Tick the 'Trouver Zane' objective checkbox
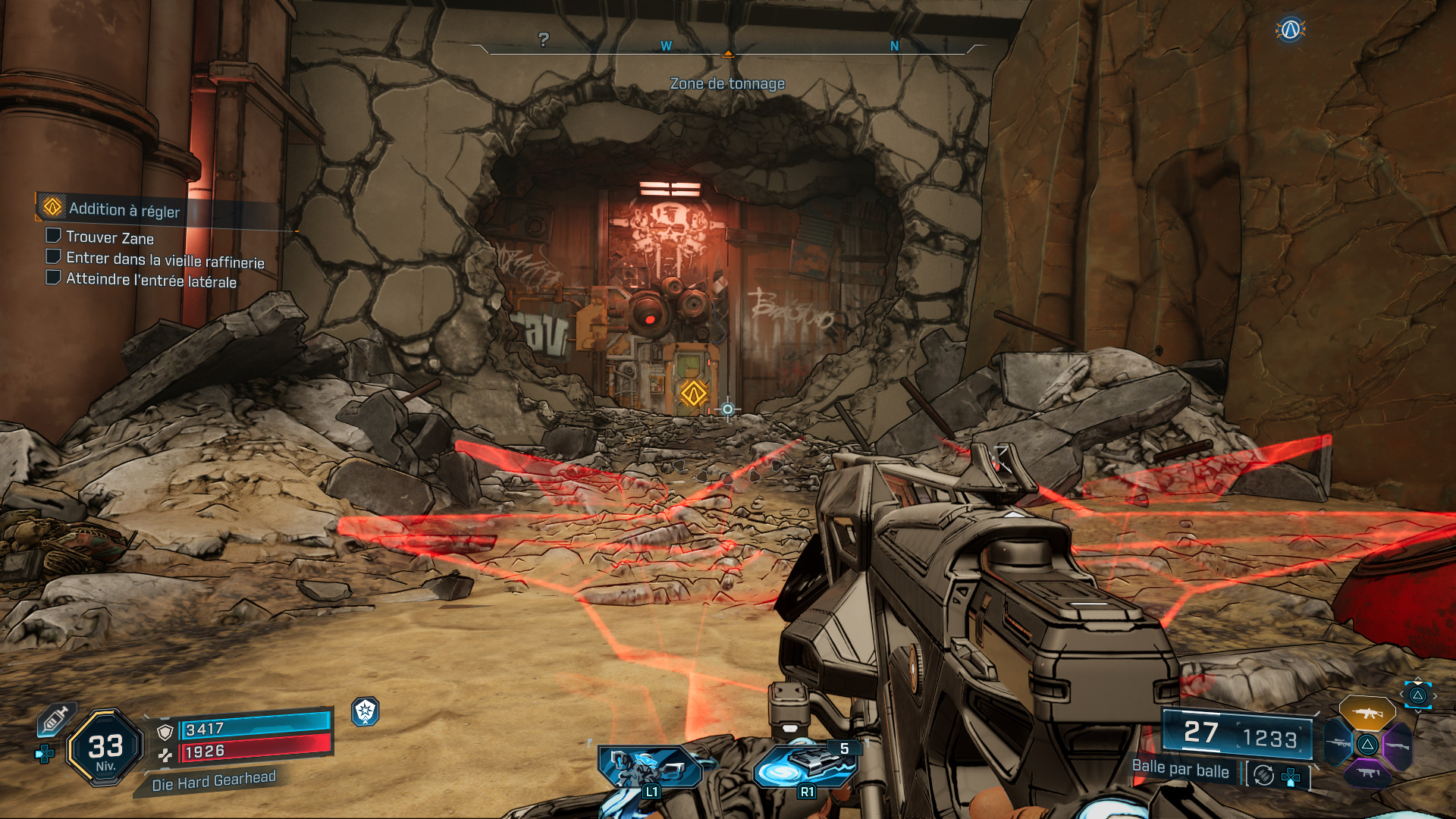1456x819 pixels. (54, 236)
